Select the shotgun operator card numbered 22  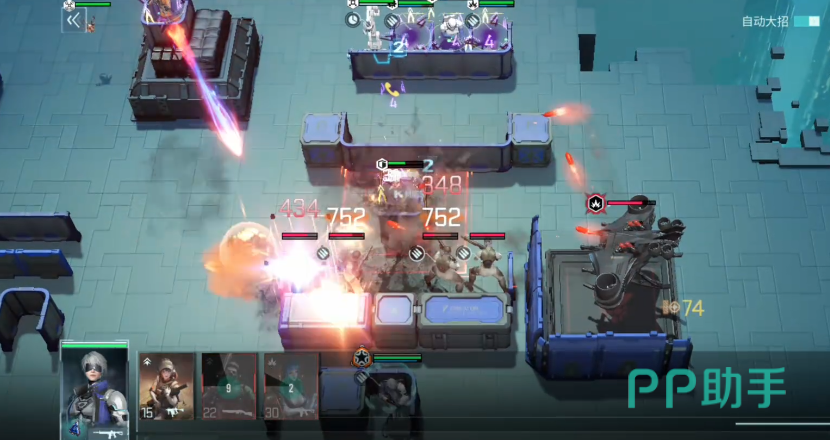click(229, 385)
